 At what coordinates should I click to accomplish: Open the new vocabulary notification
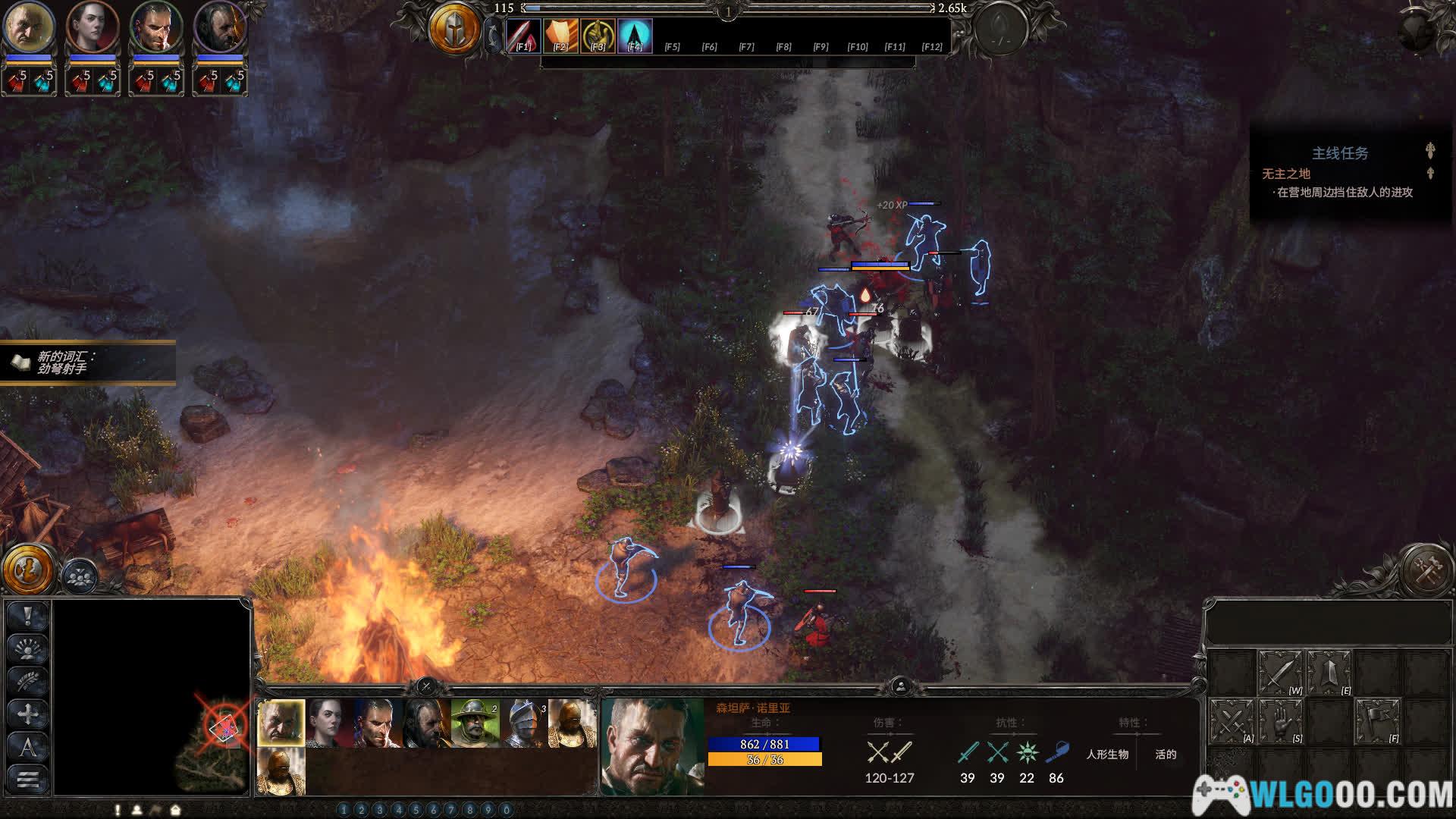point(87,362)
